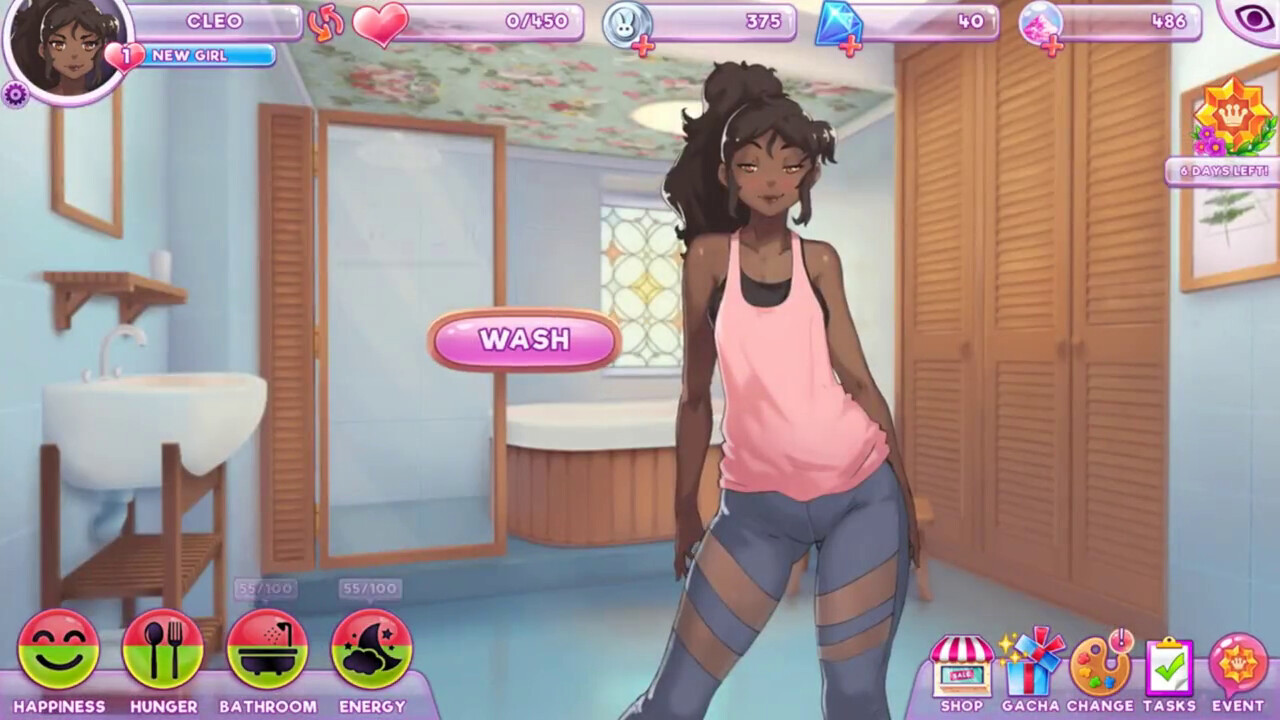
Task: Add more pink crystal orbs
Action: (x=1052, y=46)
